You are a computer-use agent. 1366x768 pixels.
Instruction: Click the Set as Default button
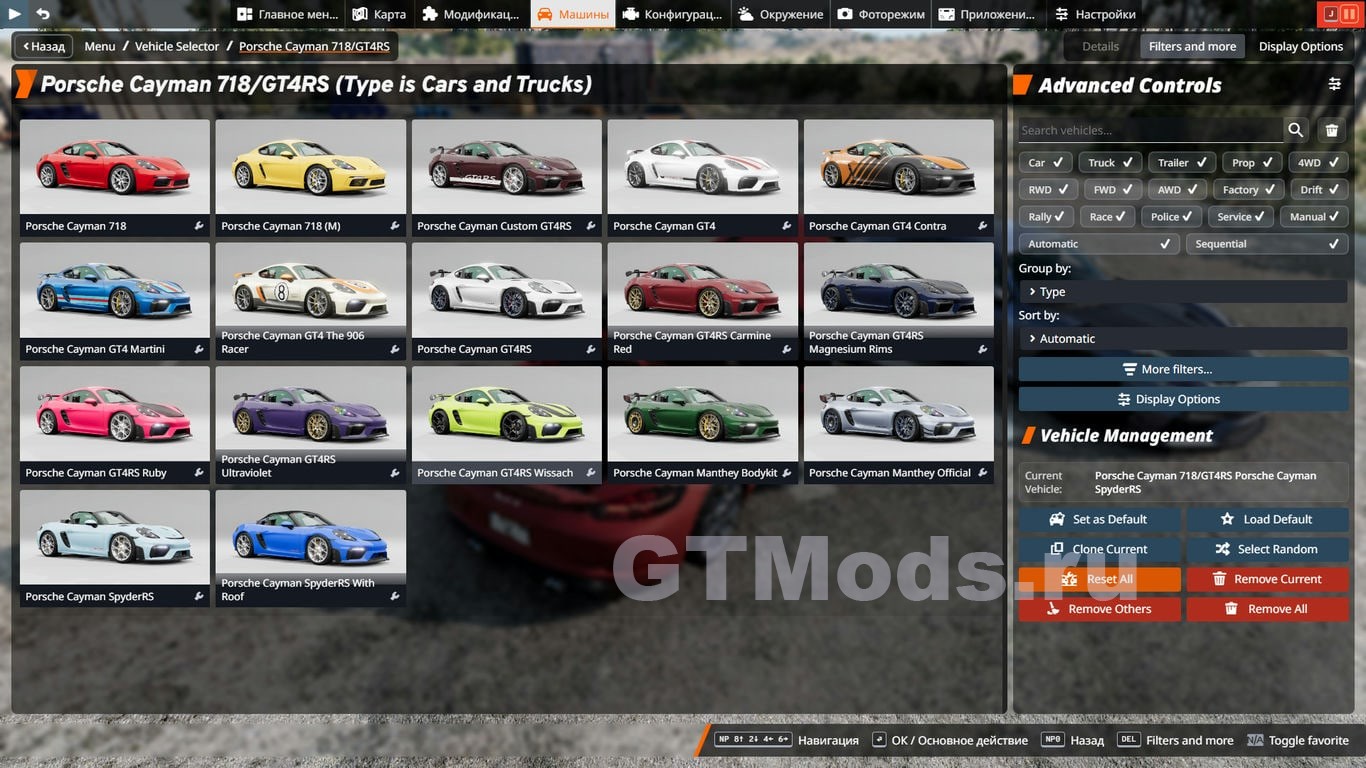[1099, 519]
